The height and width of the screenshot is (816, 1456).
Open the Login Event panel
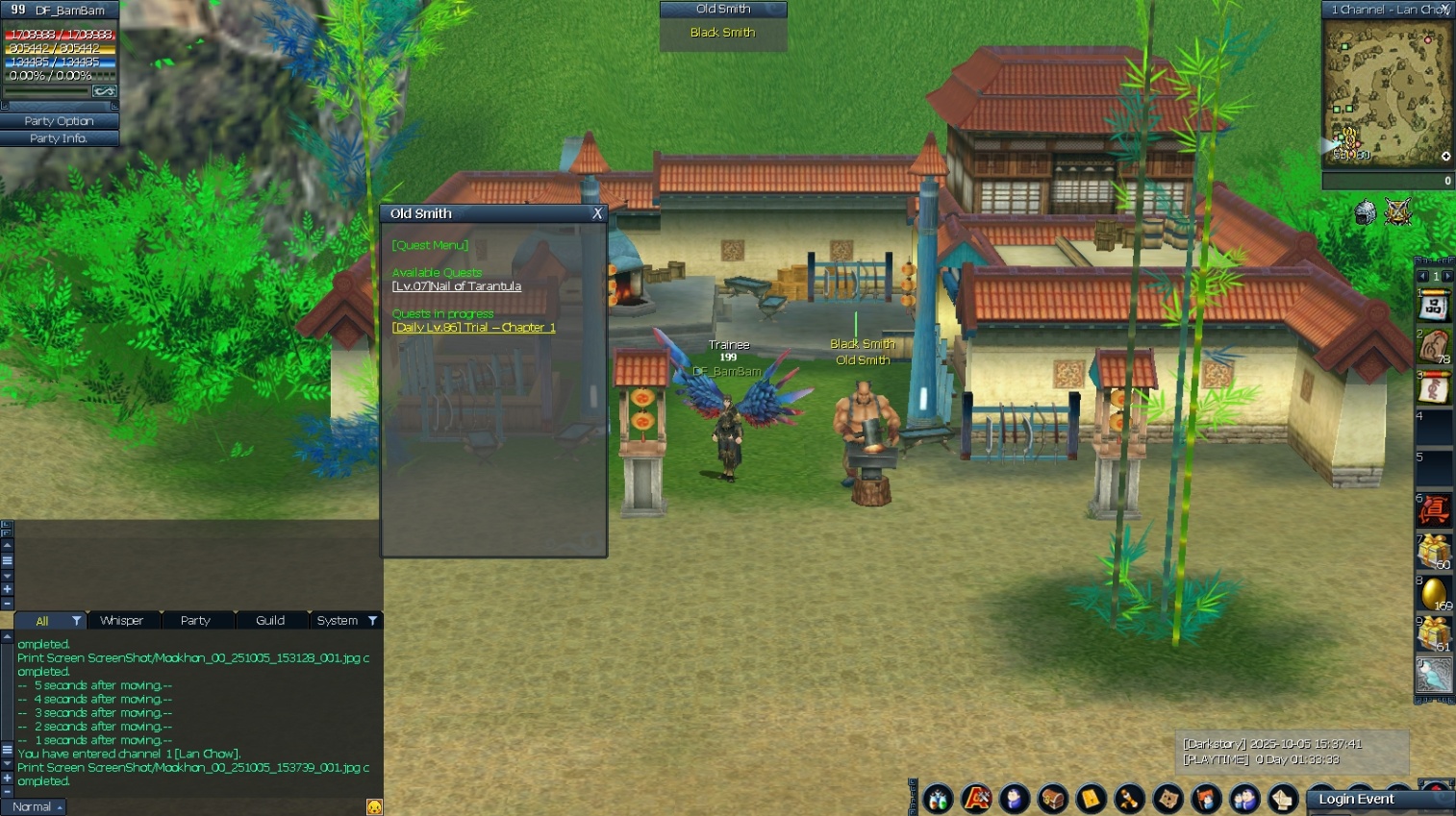[1356, 800]
